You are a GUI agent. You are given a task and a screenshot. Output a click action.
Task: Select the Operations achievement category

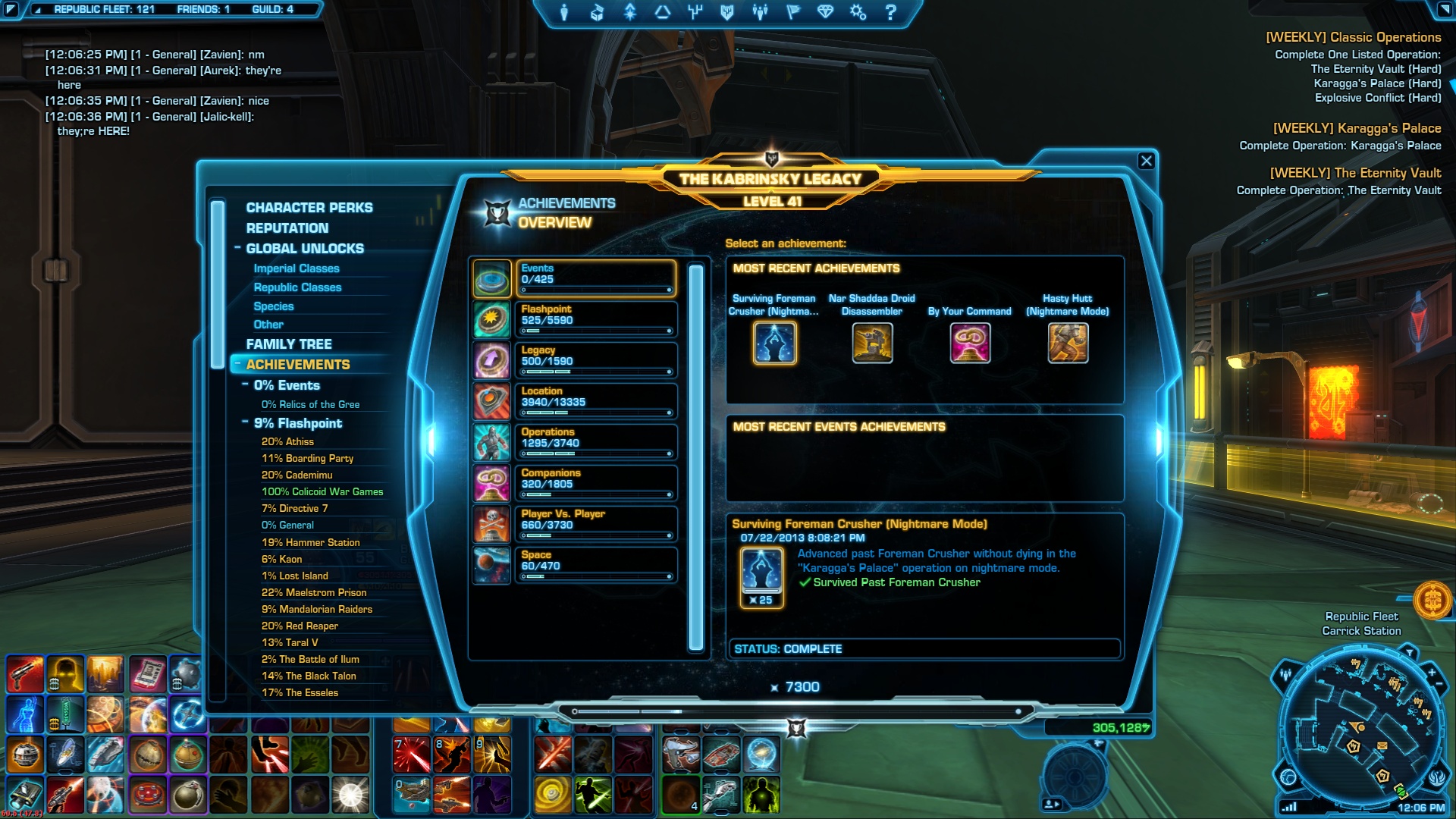pos(596,442)
